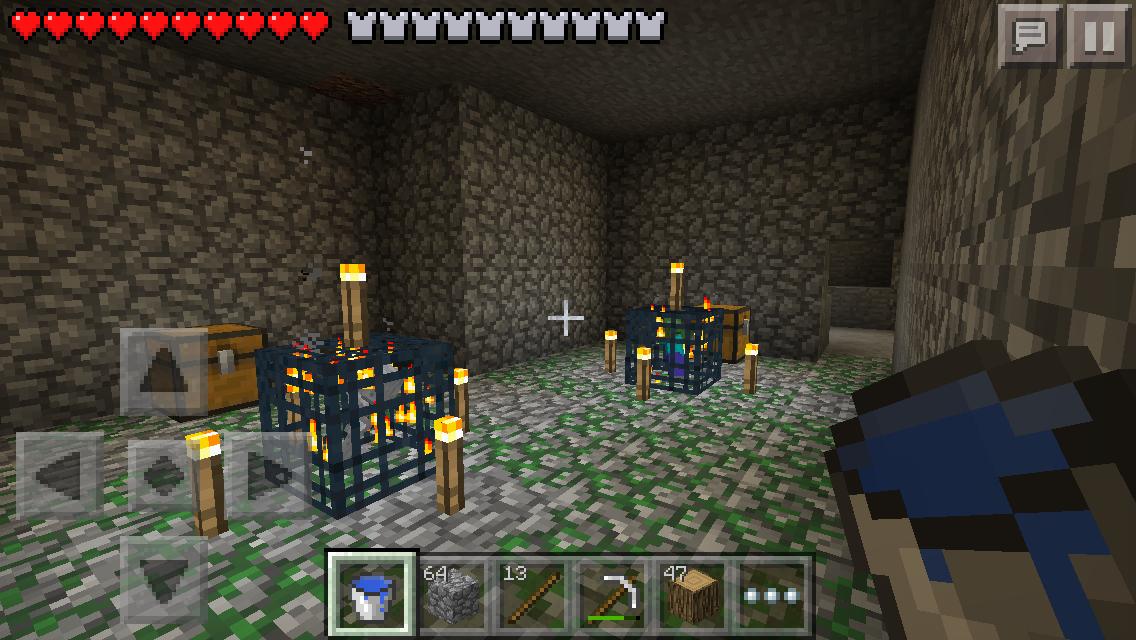Pause the game
The width and height of the screenshot is (1136, 640).
pyautogui.click(x=1098, y=35)
